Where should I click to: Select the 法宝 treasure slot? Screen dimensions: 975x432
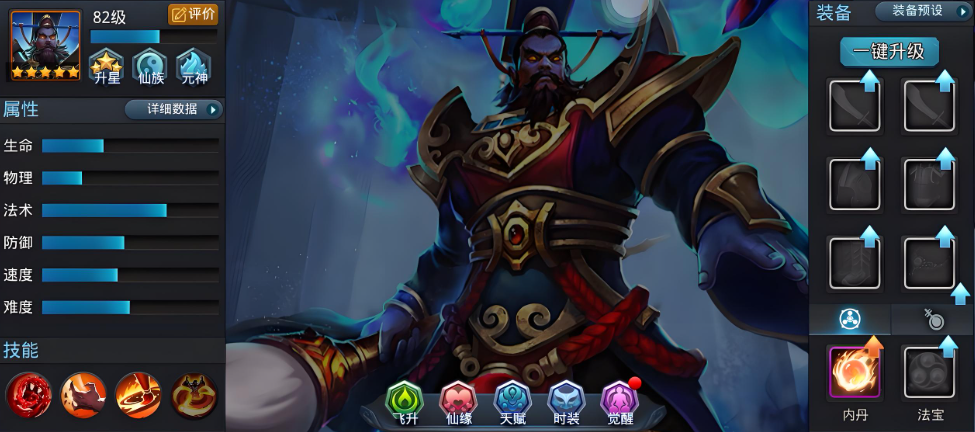tap(929, 372)
